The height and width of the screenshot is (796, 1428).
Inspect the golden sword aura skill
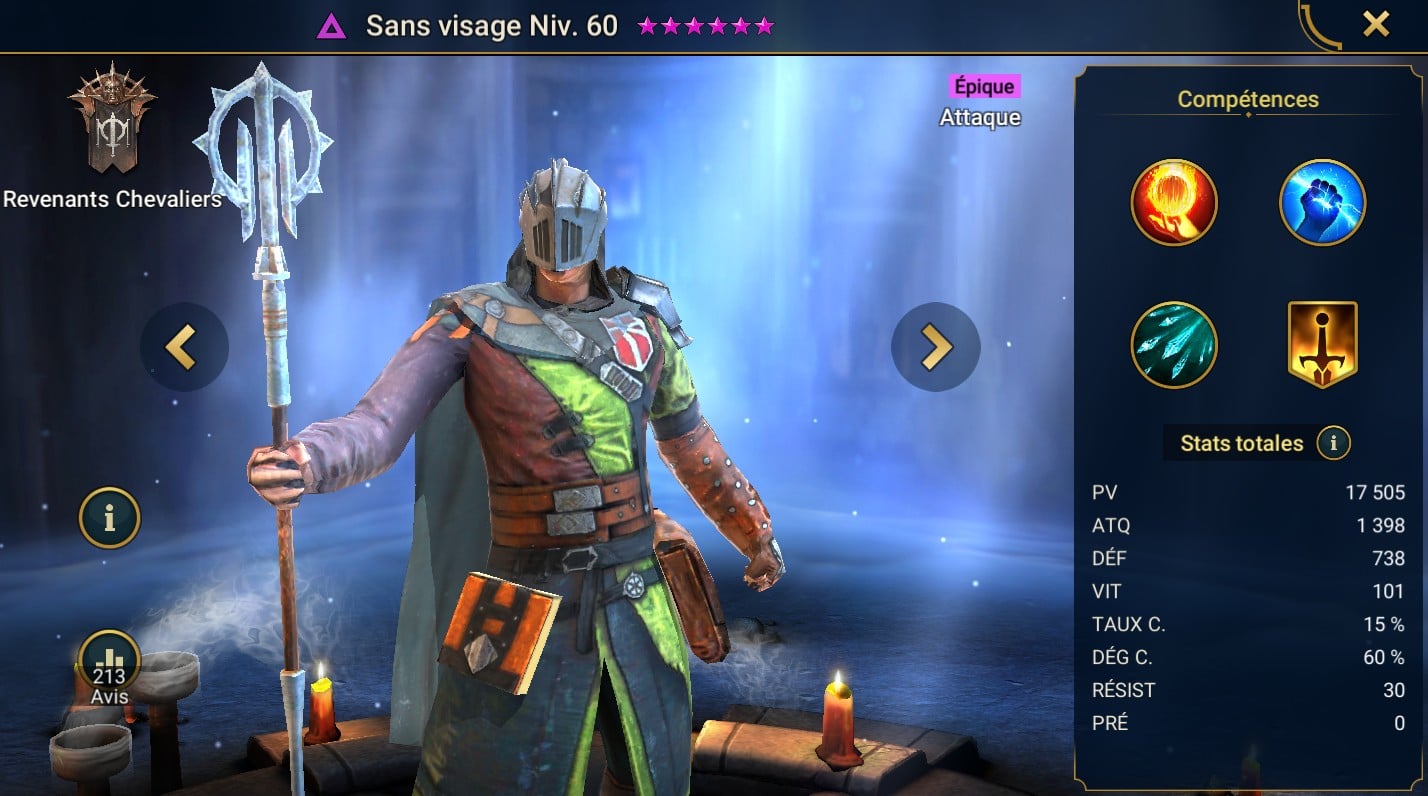click(1322, 345)
